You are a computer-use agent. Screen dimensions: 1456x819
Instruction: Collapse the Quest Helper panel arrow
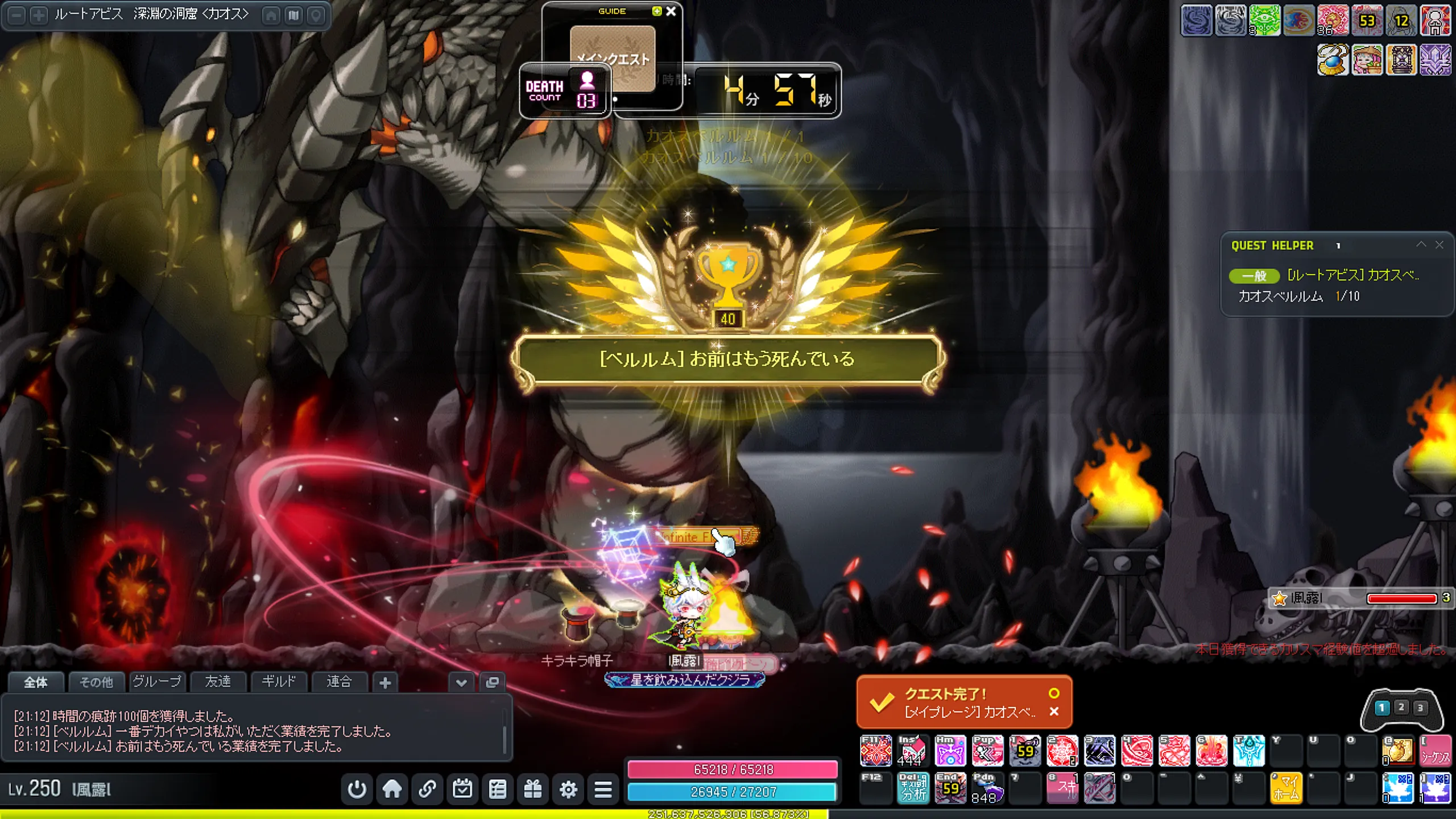pos(1421,245)
